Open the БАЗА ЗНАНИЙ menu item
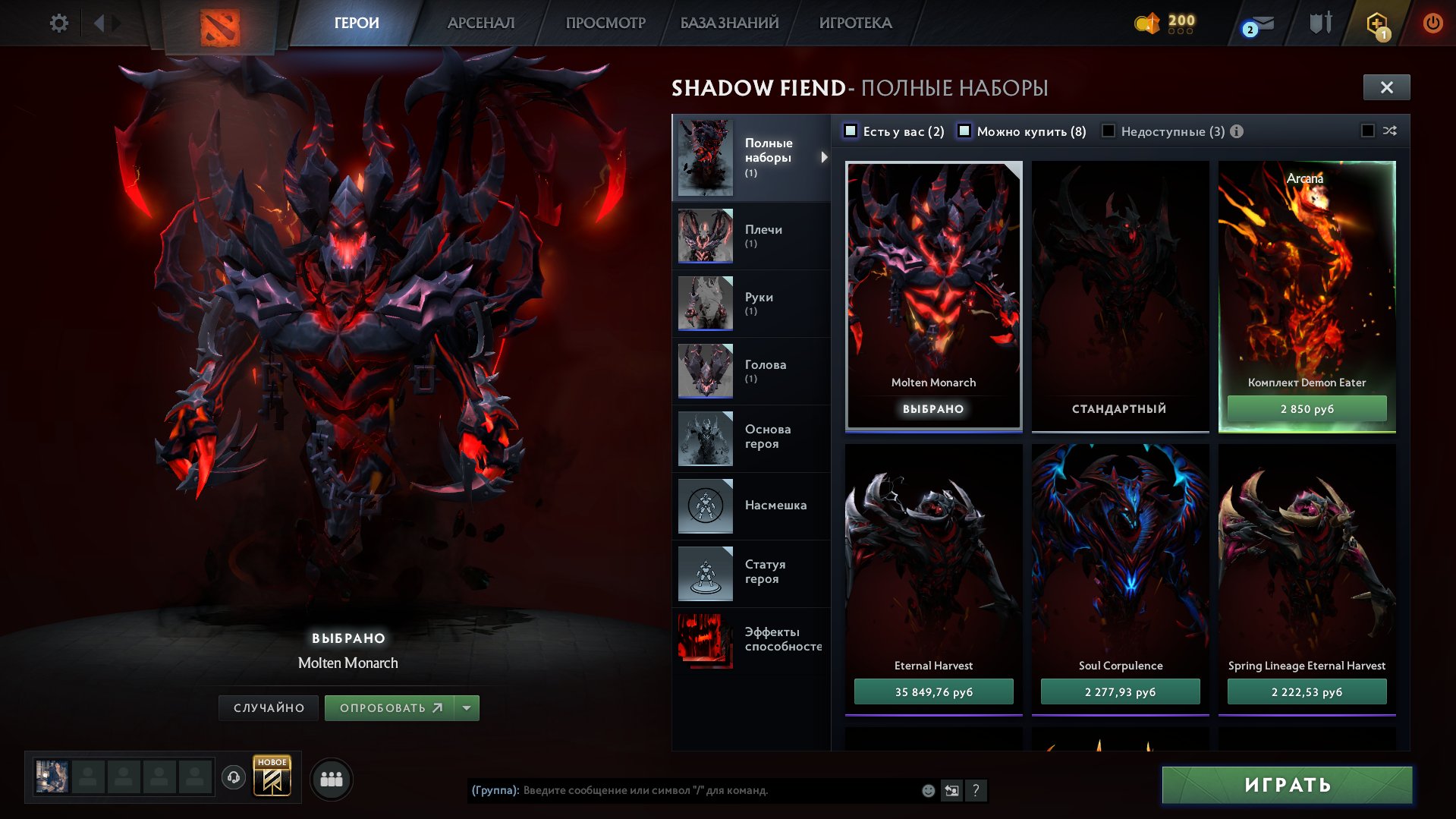The image size is (1456, 819). point(728,23)
